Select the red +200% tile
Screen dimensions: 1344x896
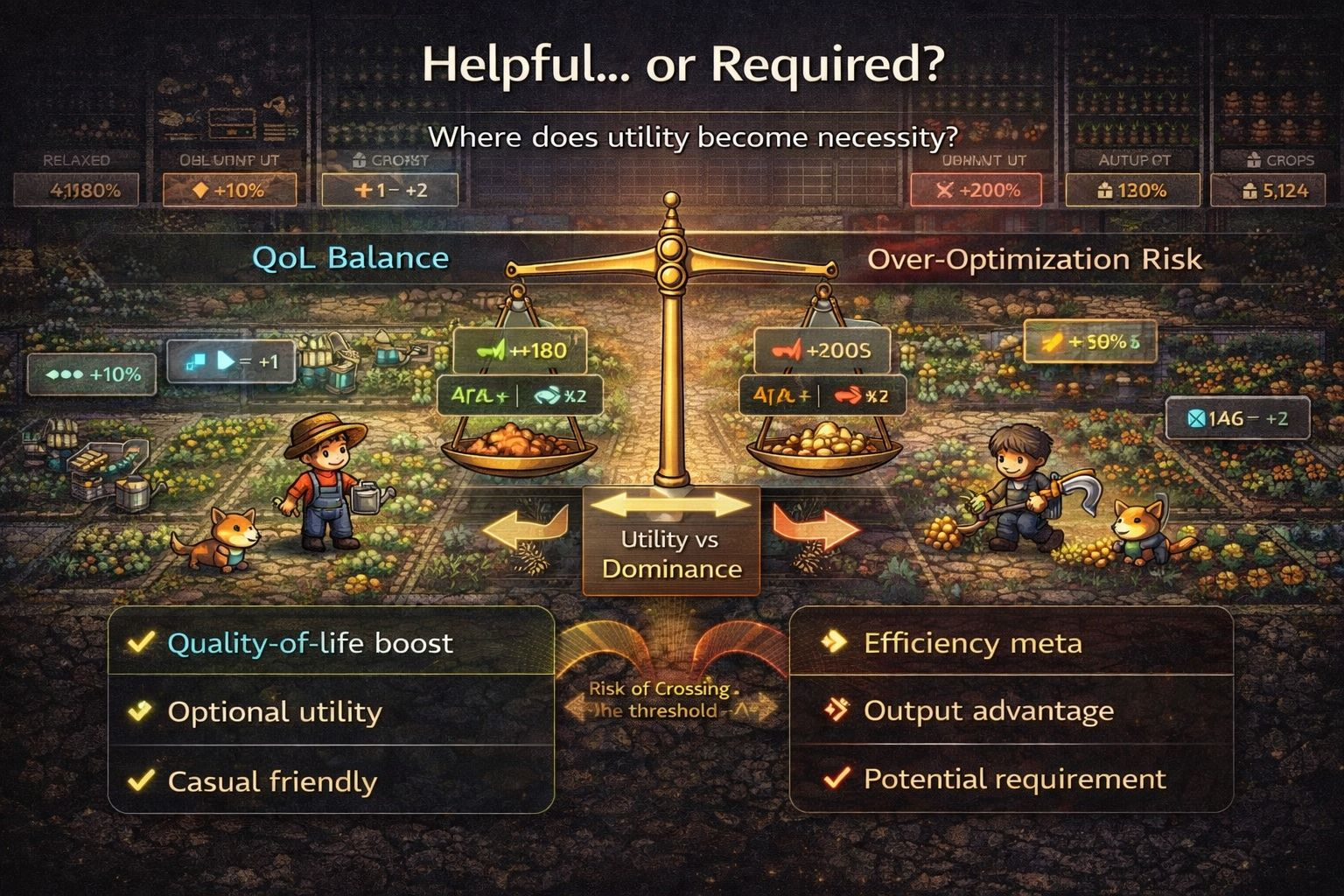976,190
